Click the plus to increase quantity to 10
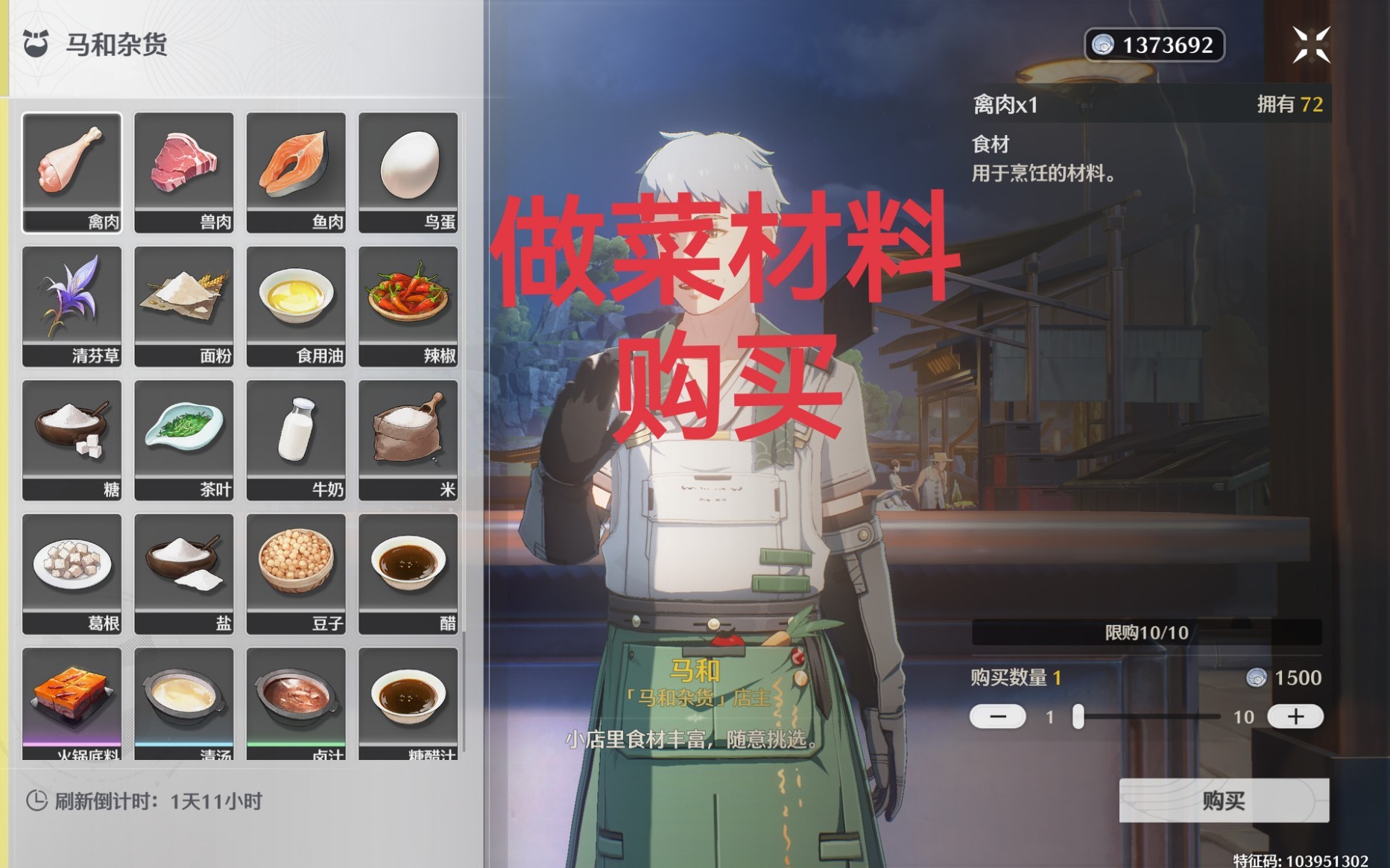 [1295, 717]
